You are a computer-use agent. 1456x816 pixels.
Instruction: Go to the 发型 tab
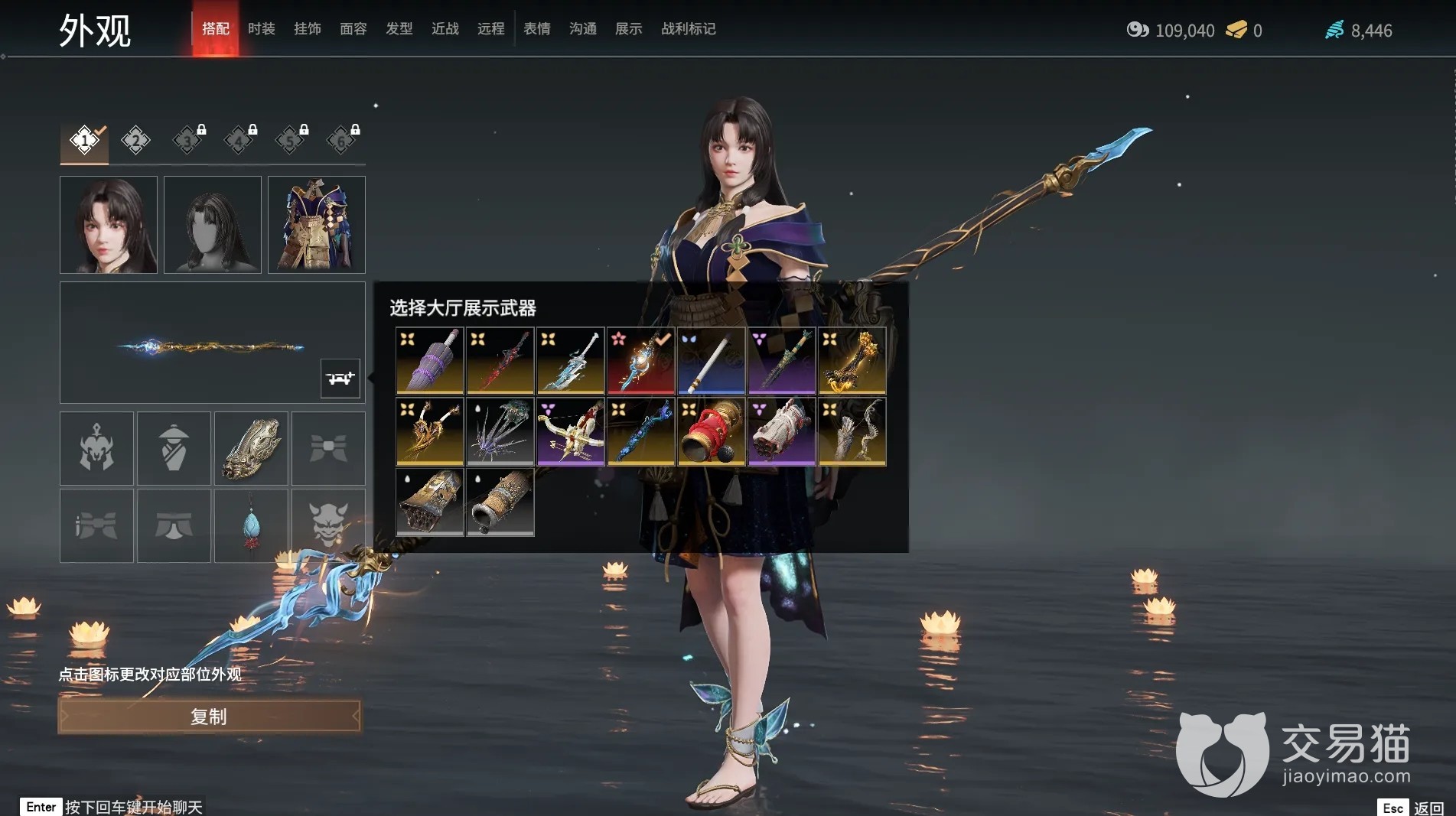tap(399, 29)
